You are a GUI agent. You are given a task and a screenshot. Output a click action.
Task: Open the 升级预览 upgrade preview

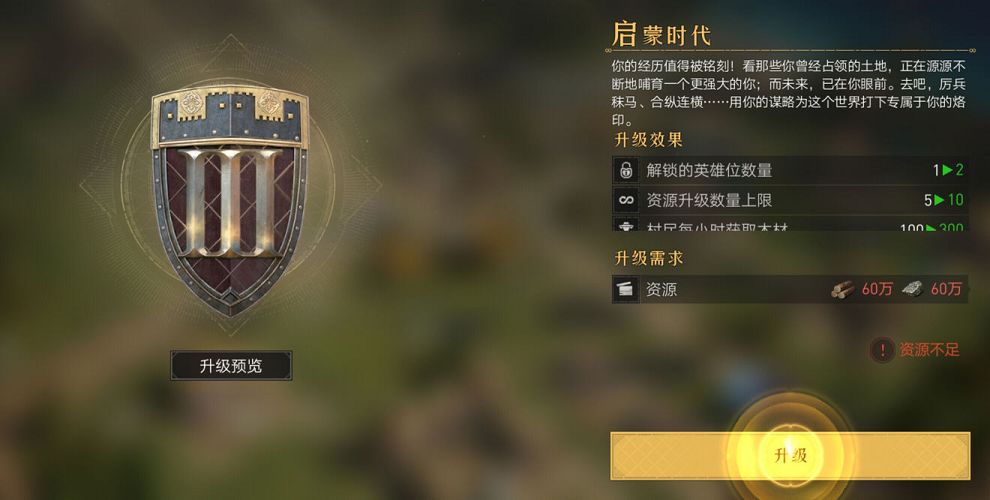pyautogui.click(x=231, y=366)
